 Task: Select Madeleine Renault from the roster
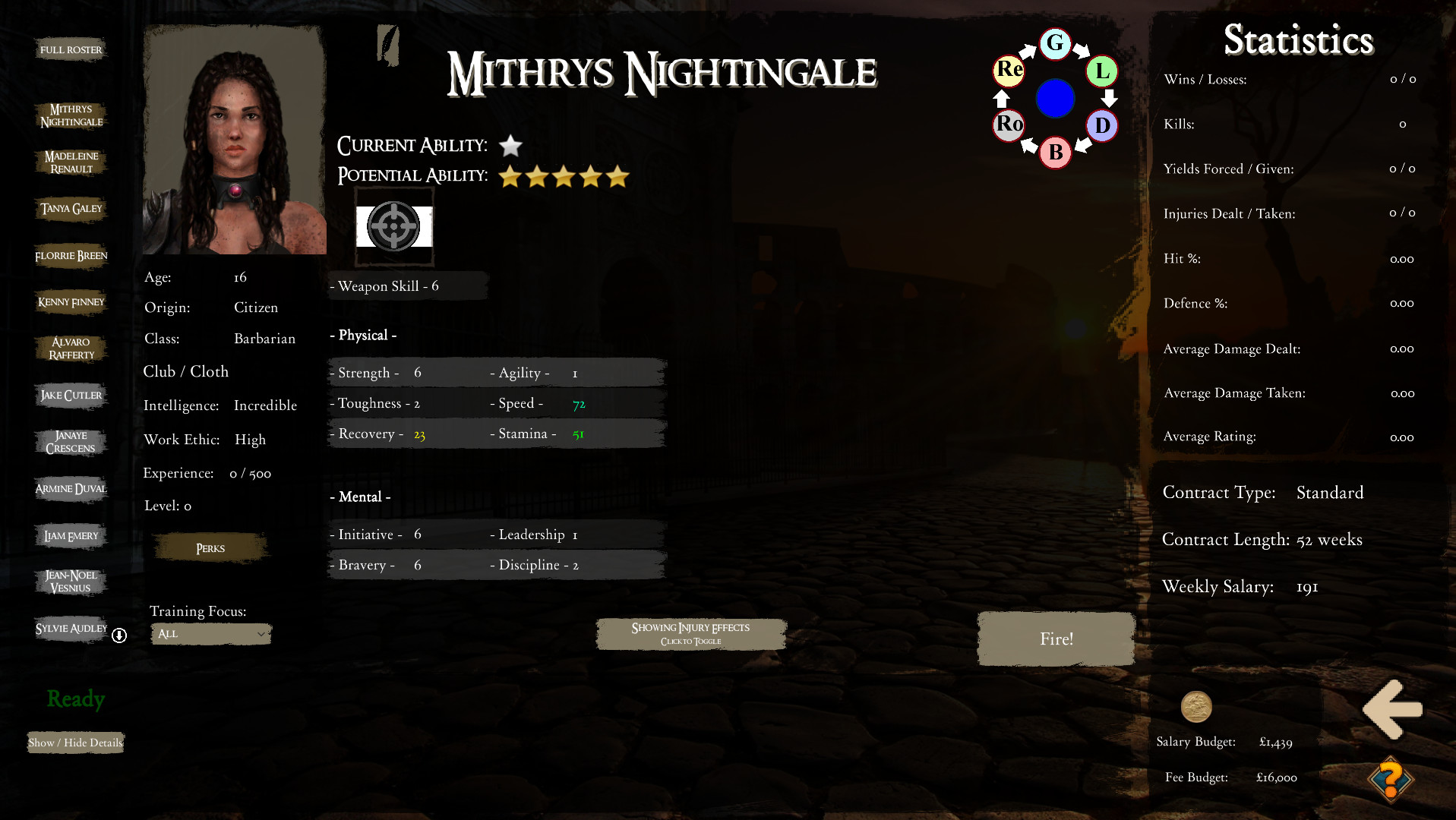(70, 162)
